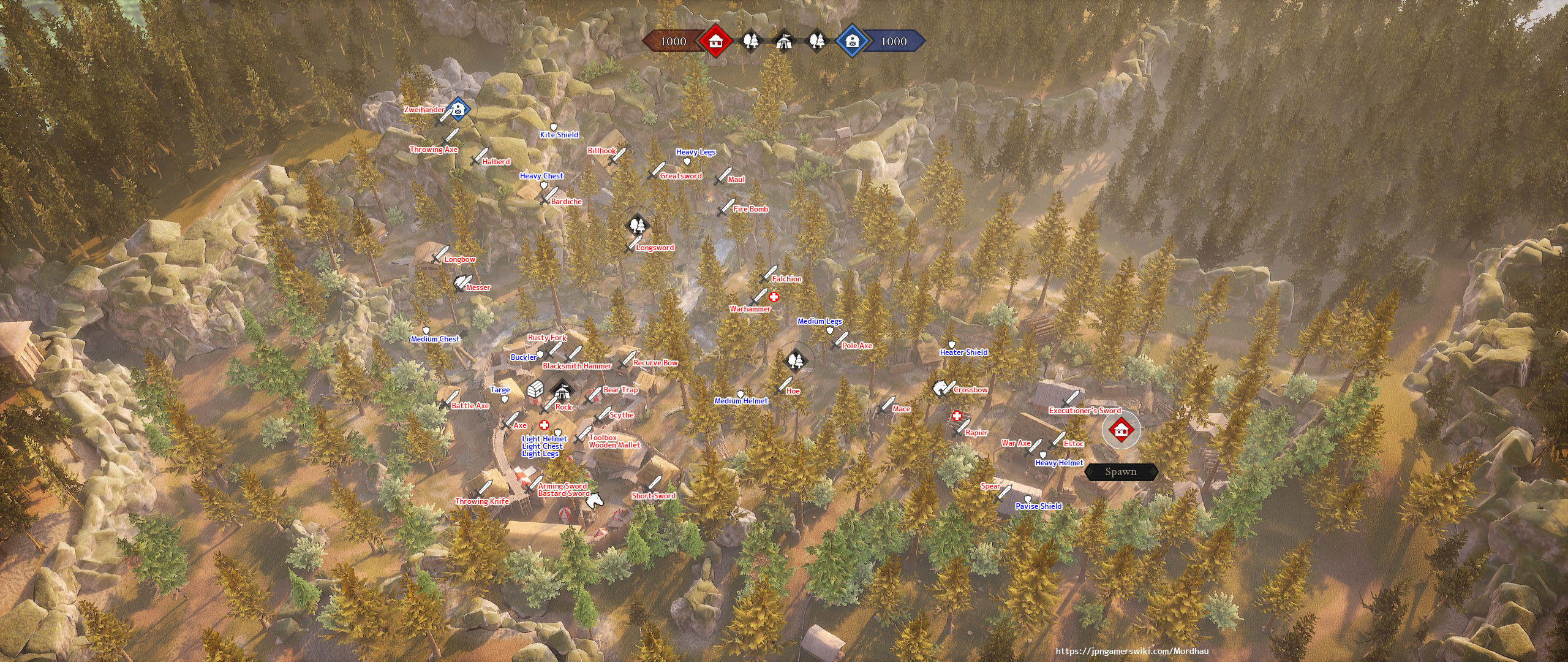Screen dimensions: 1568x662
Task: Click the blue Zweihander spawn marker diamond
Action: click(457, 109)
